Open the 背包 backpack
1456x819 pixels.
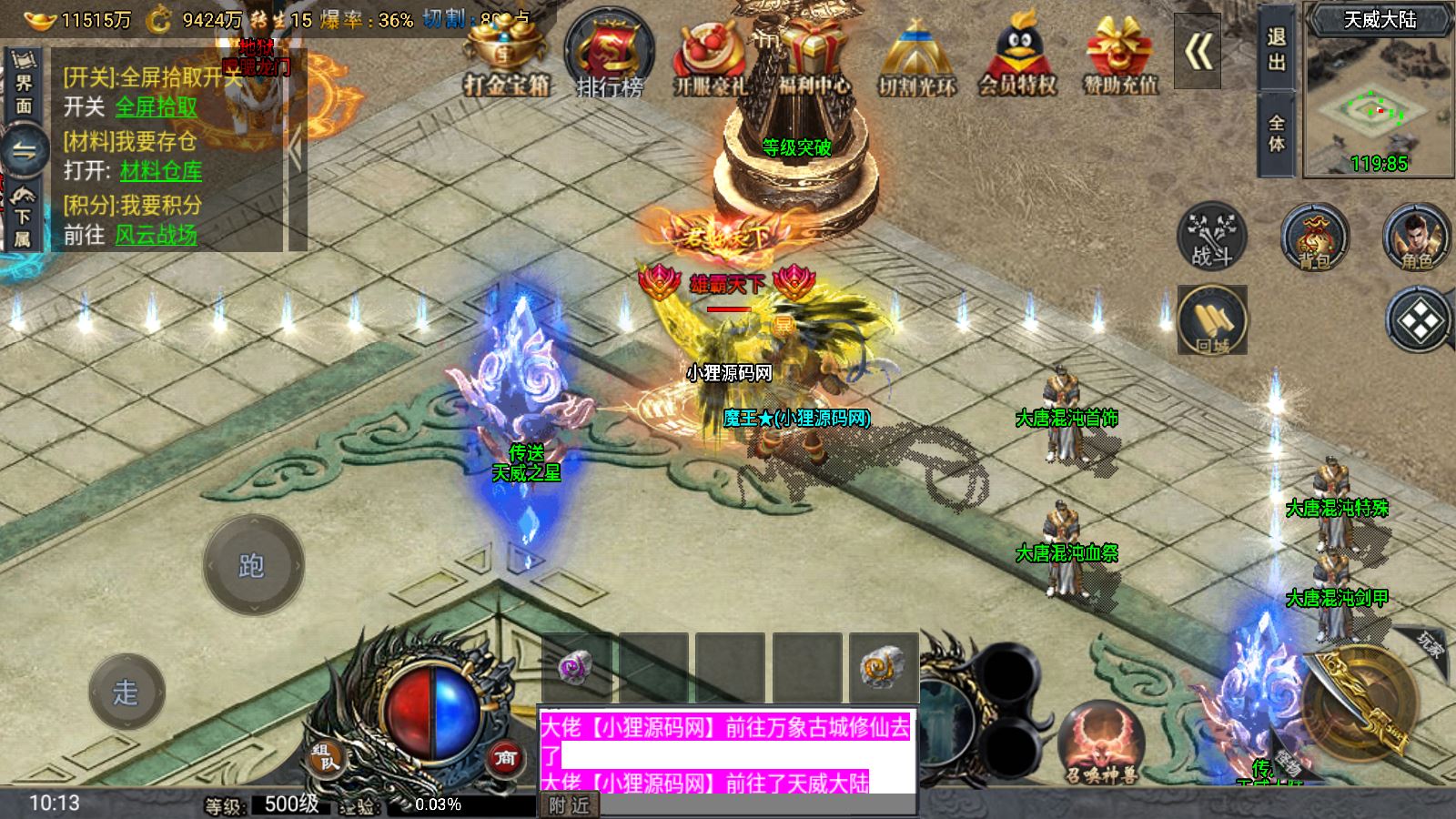1314,237
